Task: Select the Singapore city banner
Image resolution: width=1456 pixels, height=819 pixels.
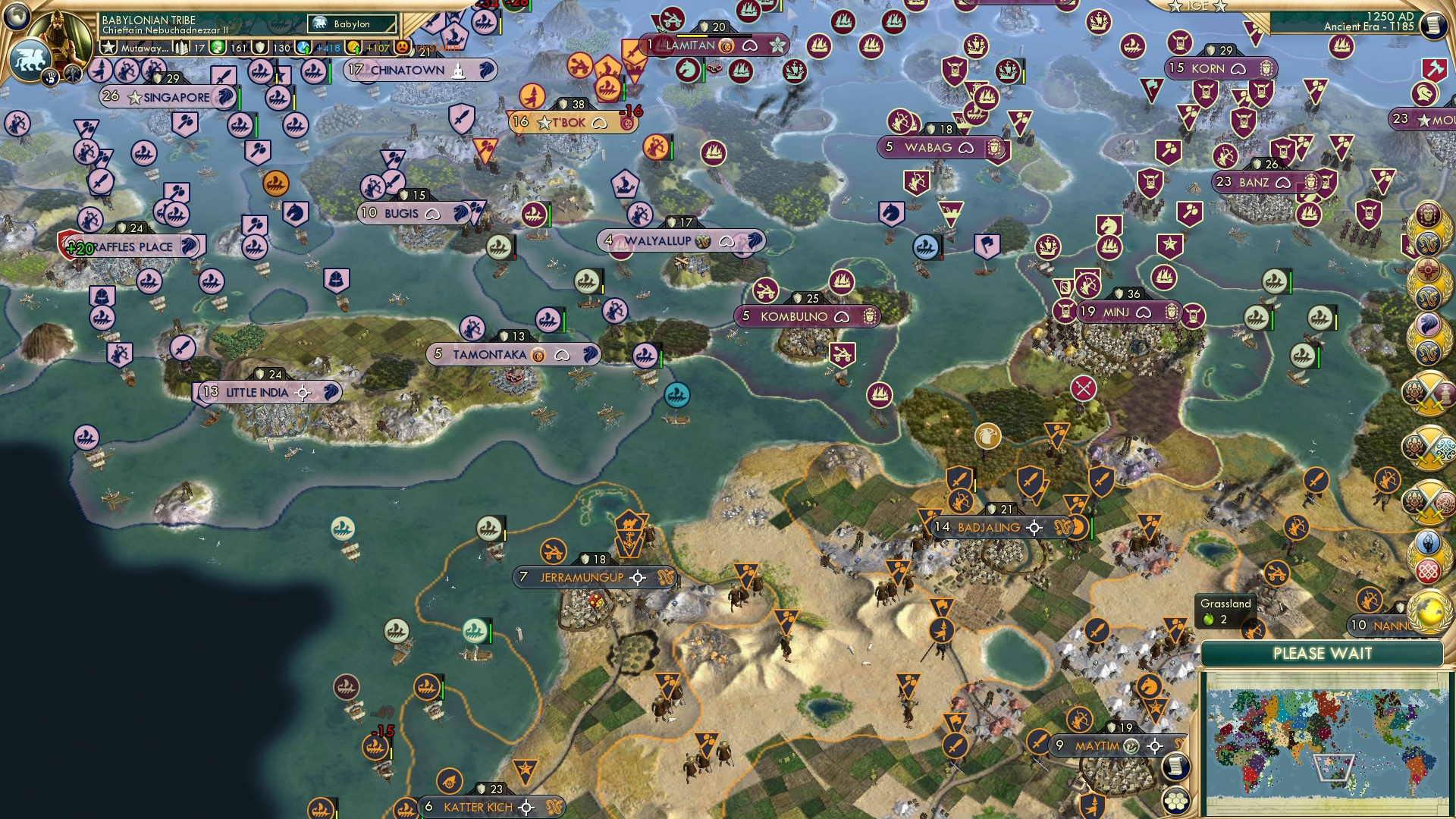Action: [168, 97]
